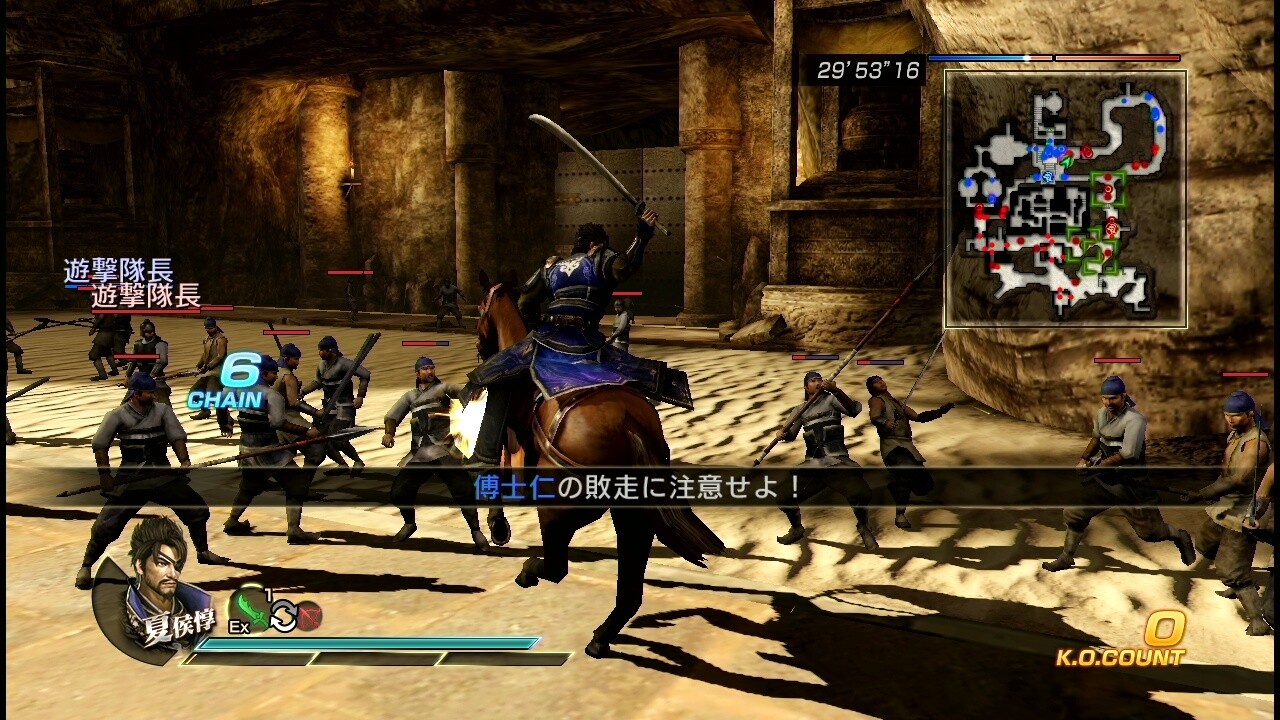Click the weapon switch arrows icon

[x=284, y=616]
